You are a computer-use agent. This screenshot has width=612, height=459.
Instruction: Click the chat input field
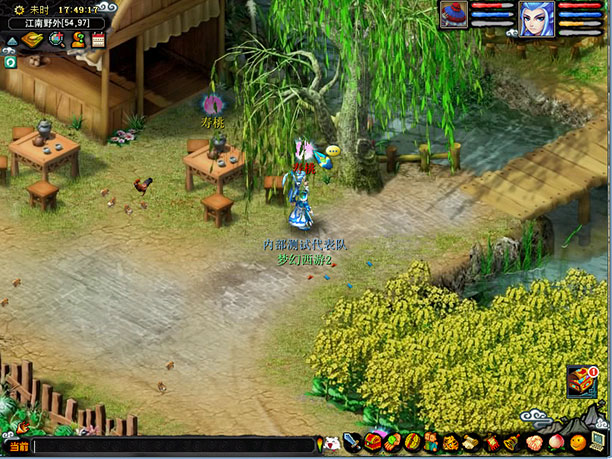click(170, 446)
